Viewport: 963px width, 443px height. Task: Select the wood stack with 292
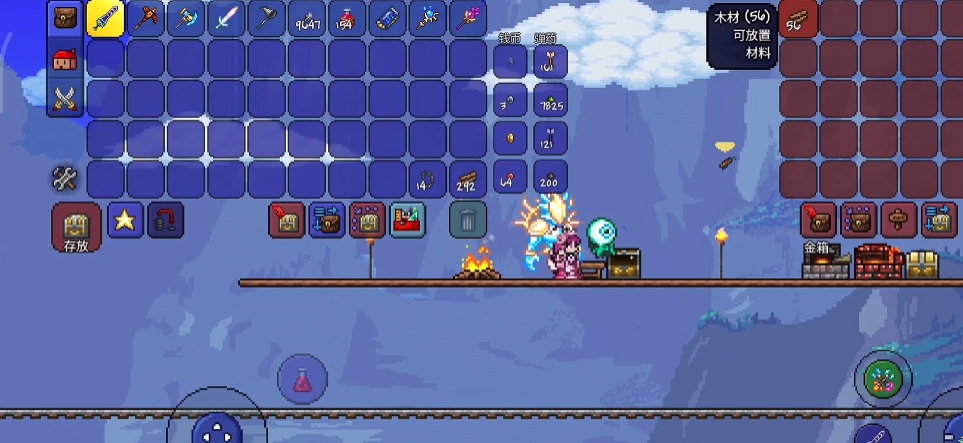pyautogui.click(x=467, y=179)
